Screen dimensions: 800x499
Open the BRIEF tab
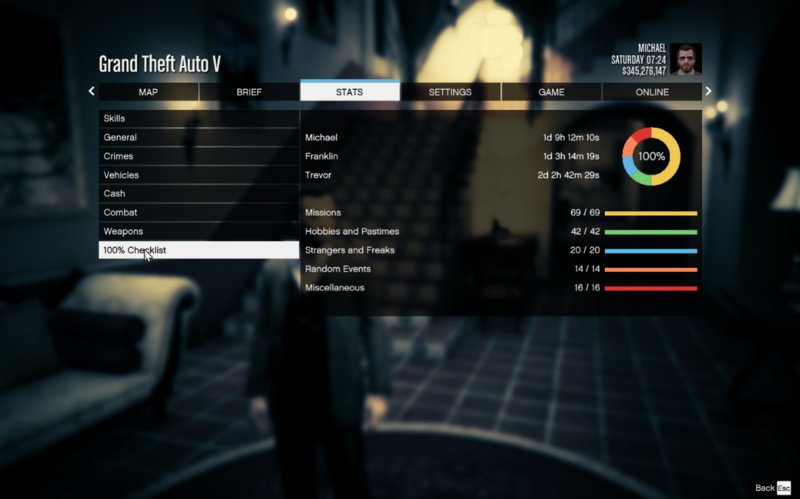coord(249,92)
